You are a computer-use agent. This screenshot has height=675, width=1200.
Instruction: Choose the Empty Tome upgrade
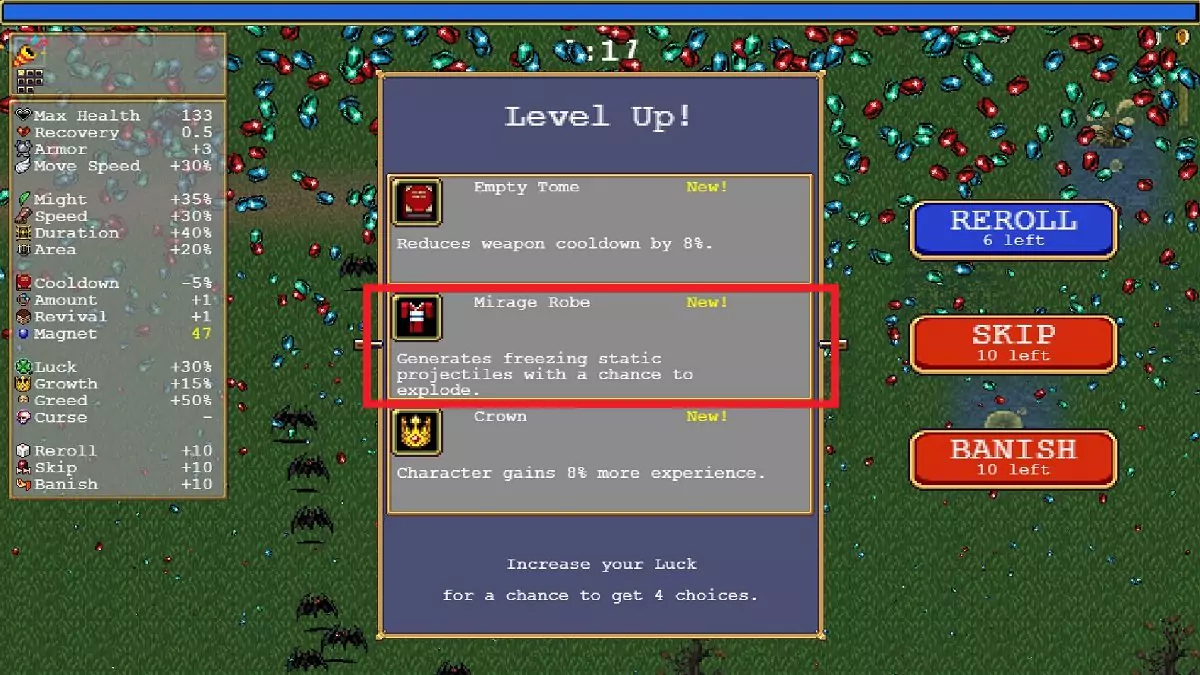tap(599, 229)
